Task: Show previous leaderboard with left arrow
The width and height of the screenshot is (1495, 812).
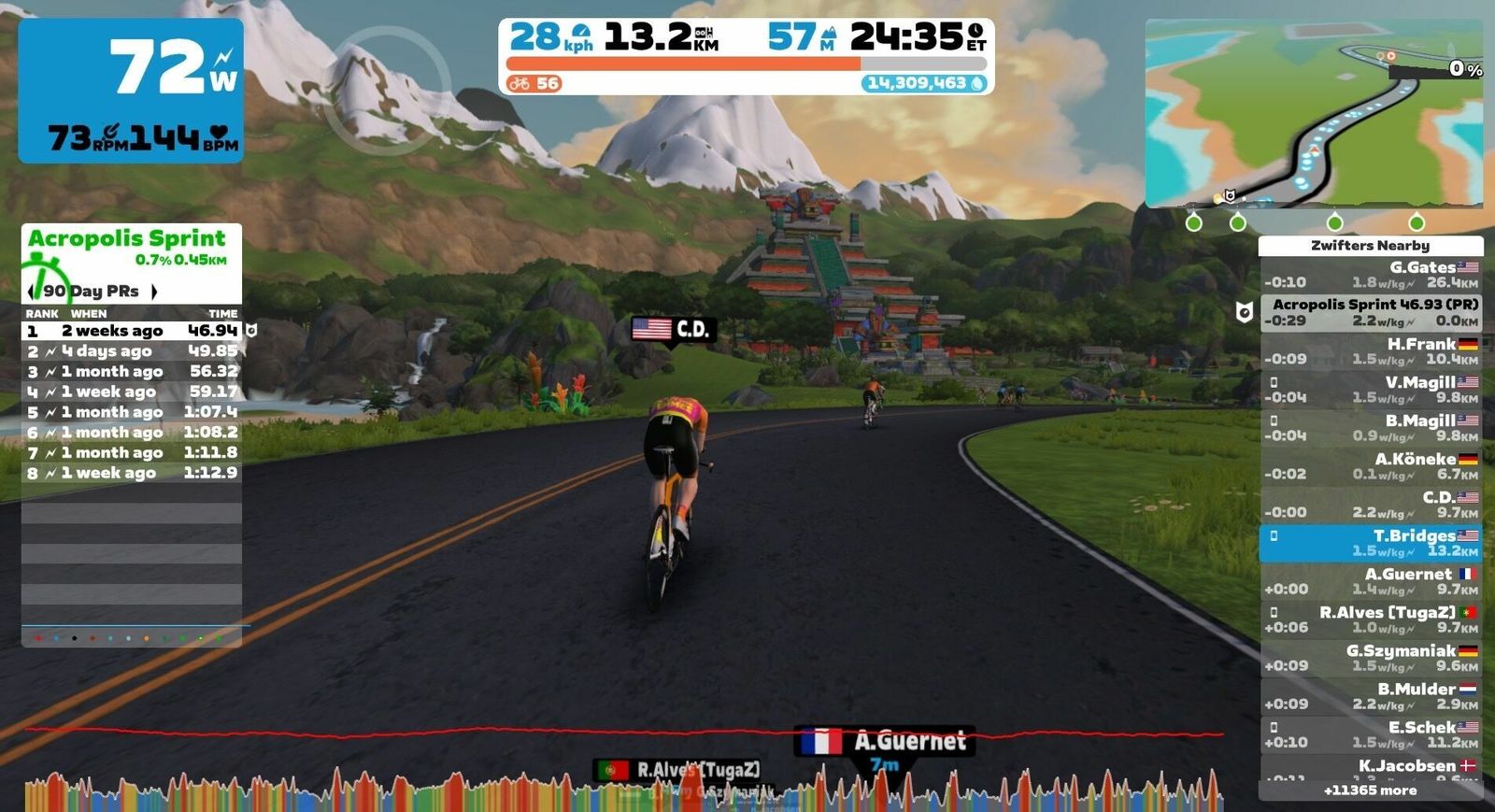Action: pos(31,292)
